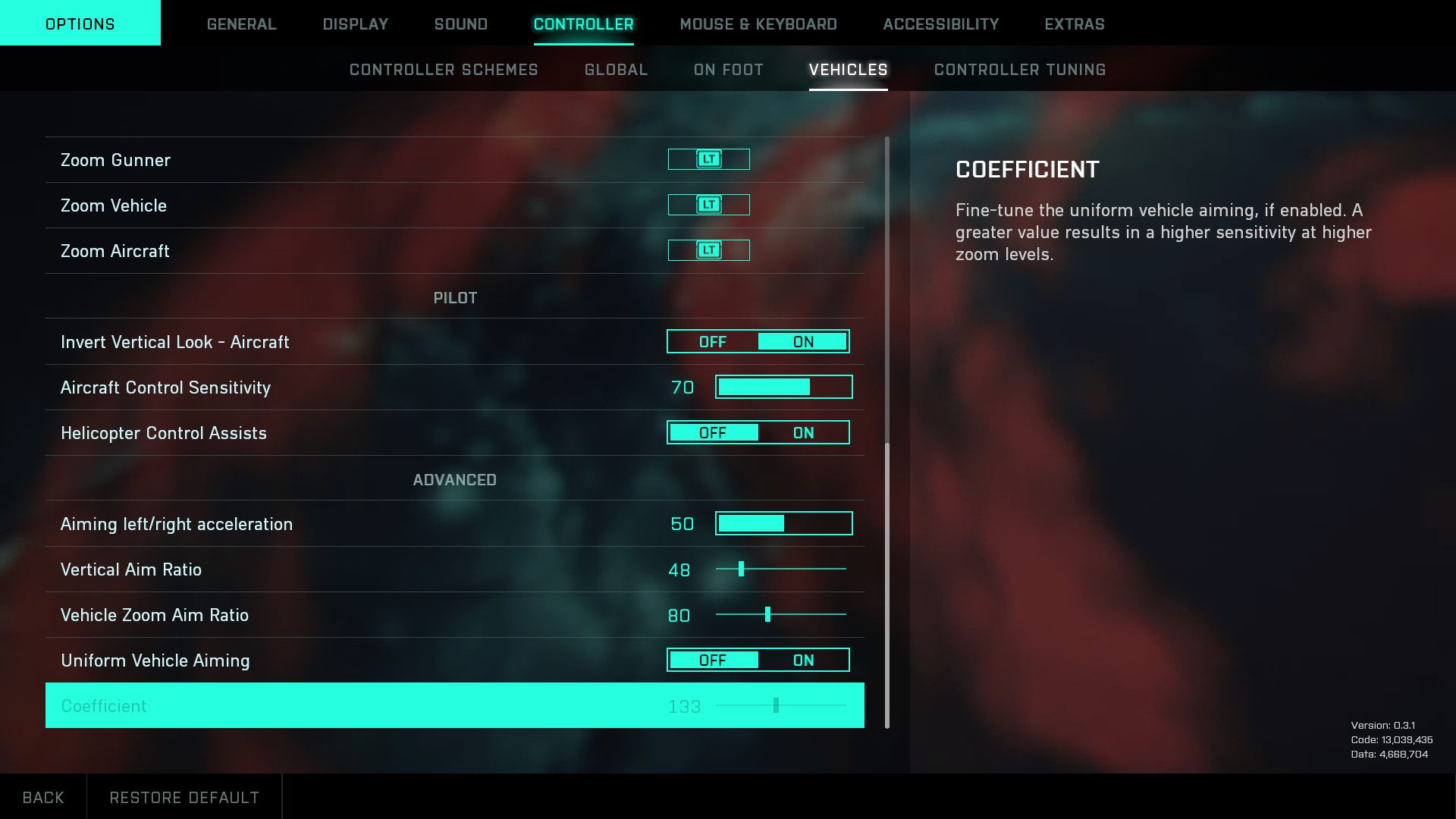Select the Mouse & Keyboard tab

[758, 24]
